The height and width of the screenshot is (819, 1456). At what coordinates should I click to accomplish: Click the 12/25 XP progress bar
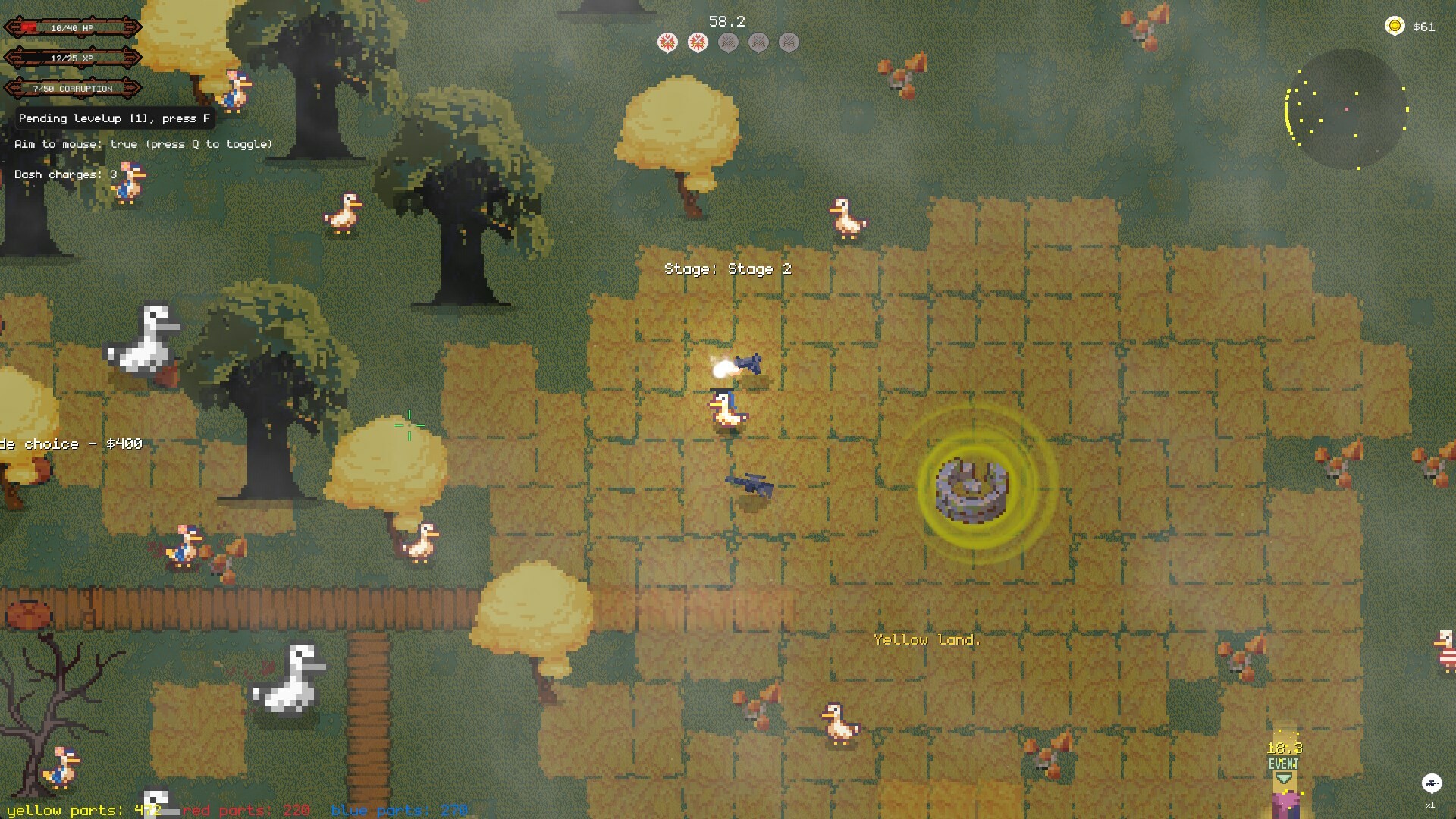point(73,58)
